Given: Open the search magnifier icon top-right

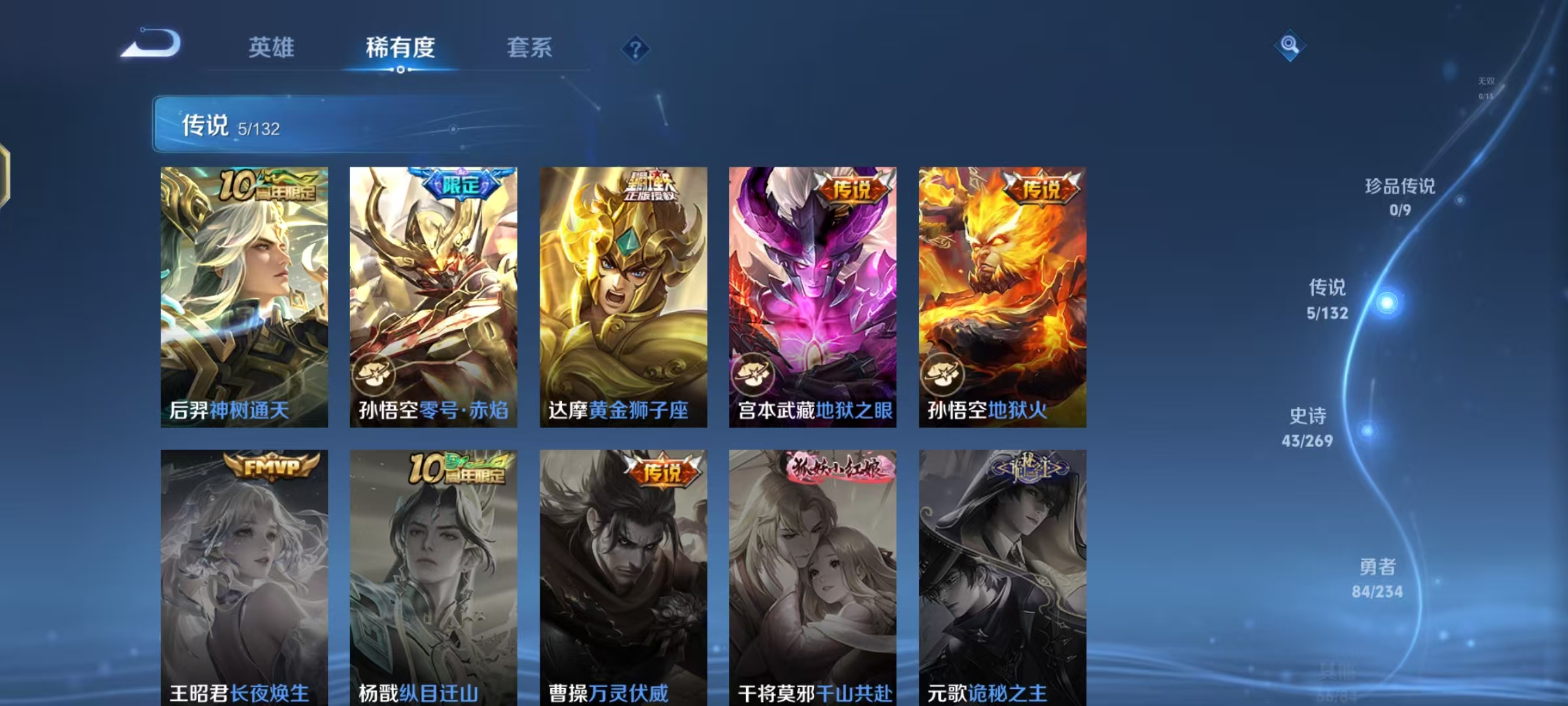Looking at the screenshot, I should click(x=1288, y=46).
